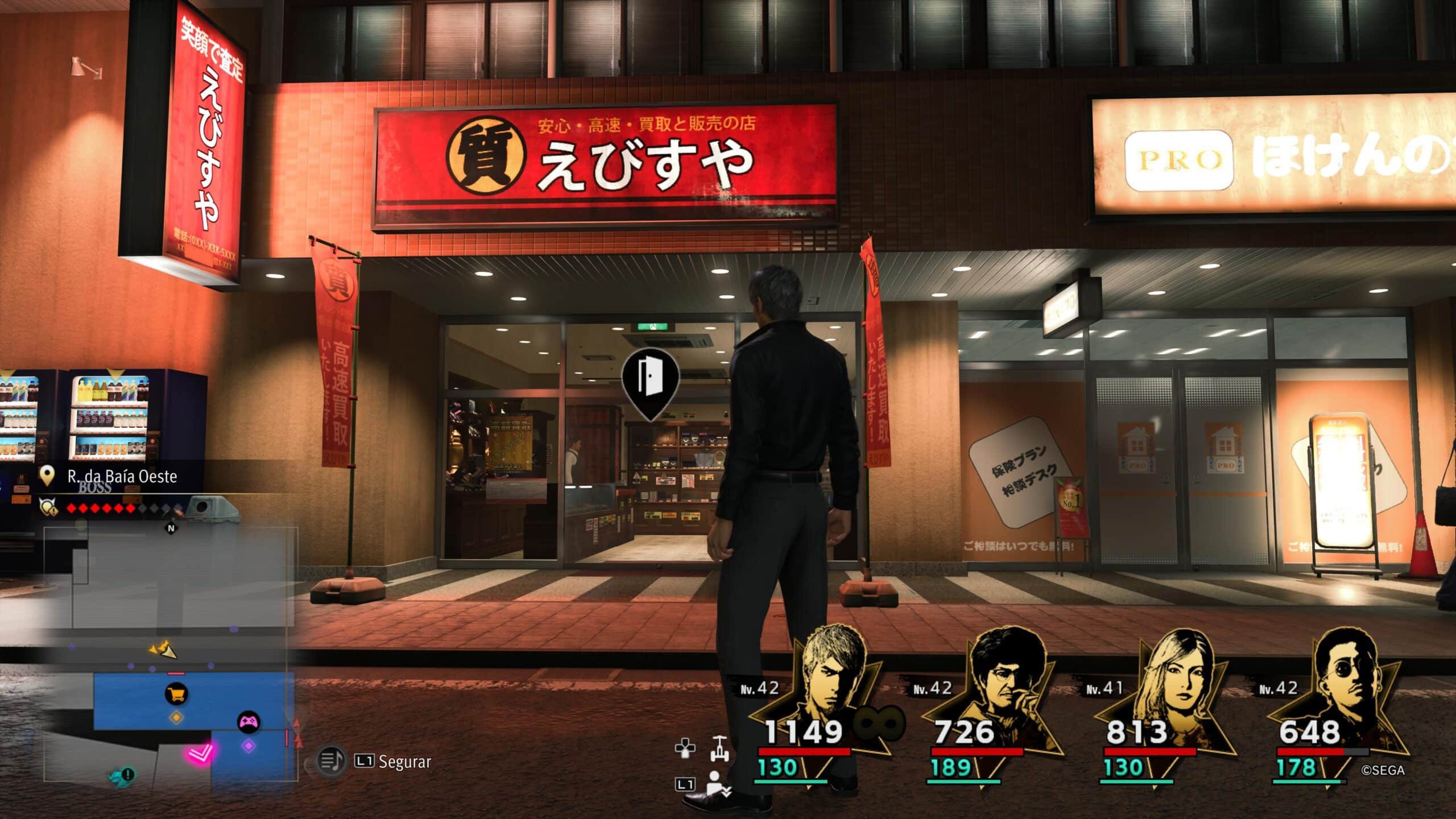Click the segway vehicle icon
The width and height of the screenshot is (1456, 819).
(x=719, y=748)
